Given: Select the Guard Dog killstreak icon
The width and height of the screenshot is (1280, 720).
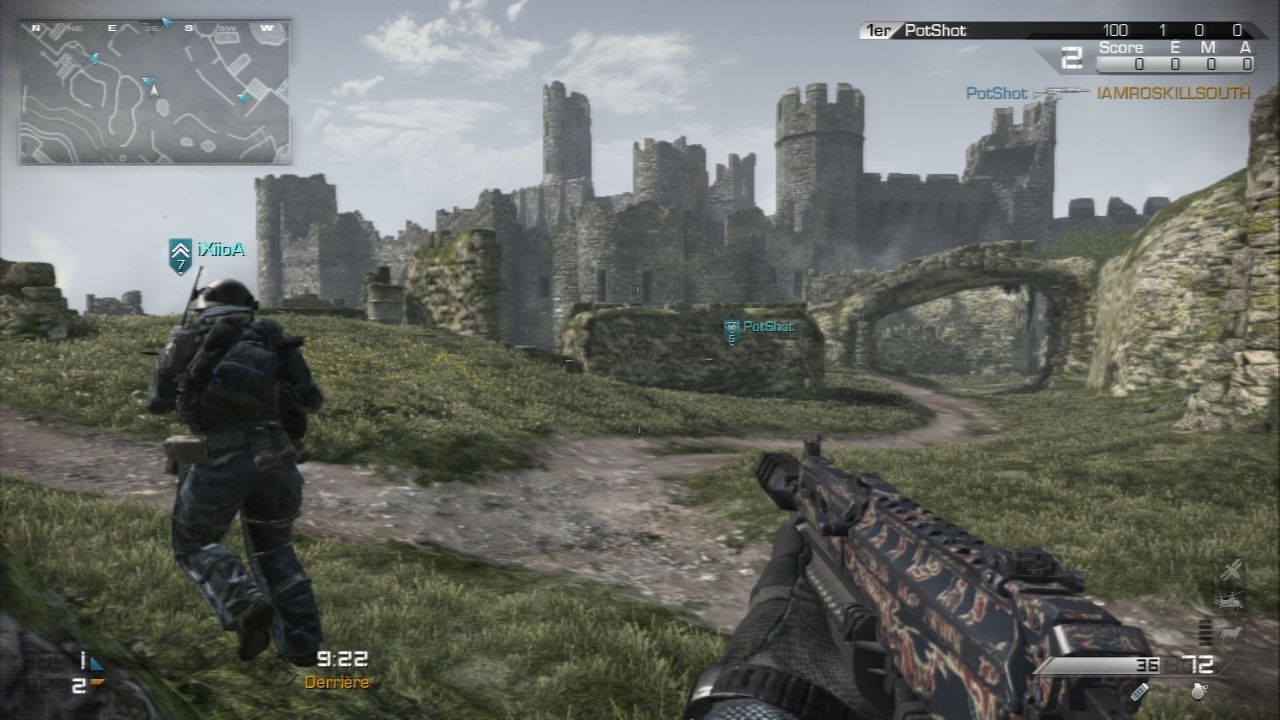Looking at the screenshot, I should [x=1230, y=635].
